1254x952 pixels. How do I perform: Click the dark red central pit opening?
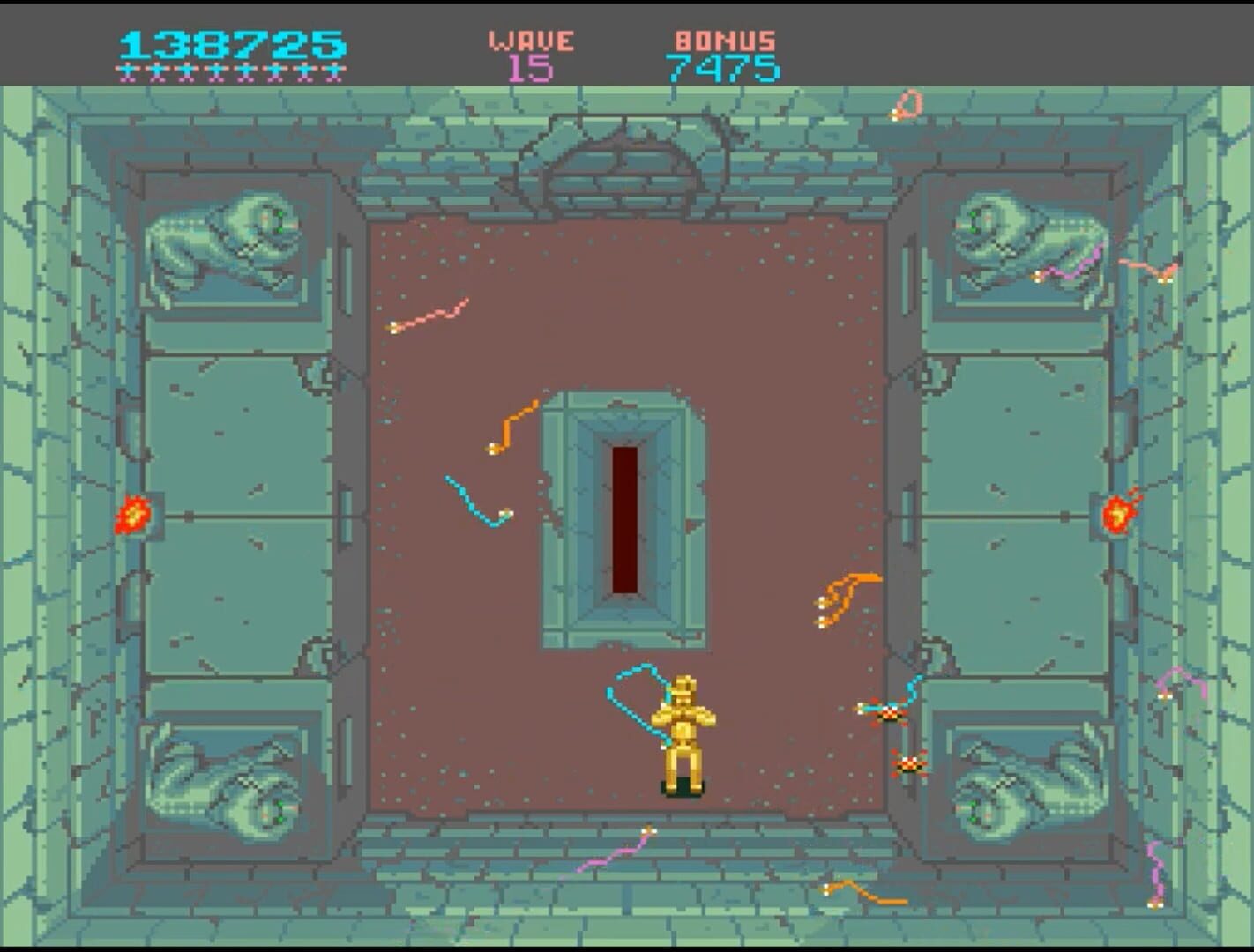tap(623, 520)
